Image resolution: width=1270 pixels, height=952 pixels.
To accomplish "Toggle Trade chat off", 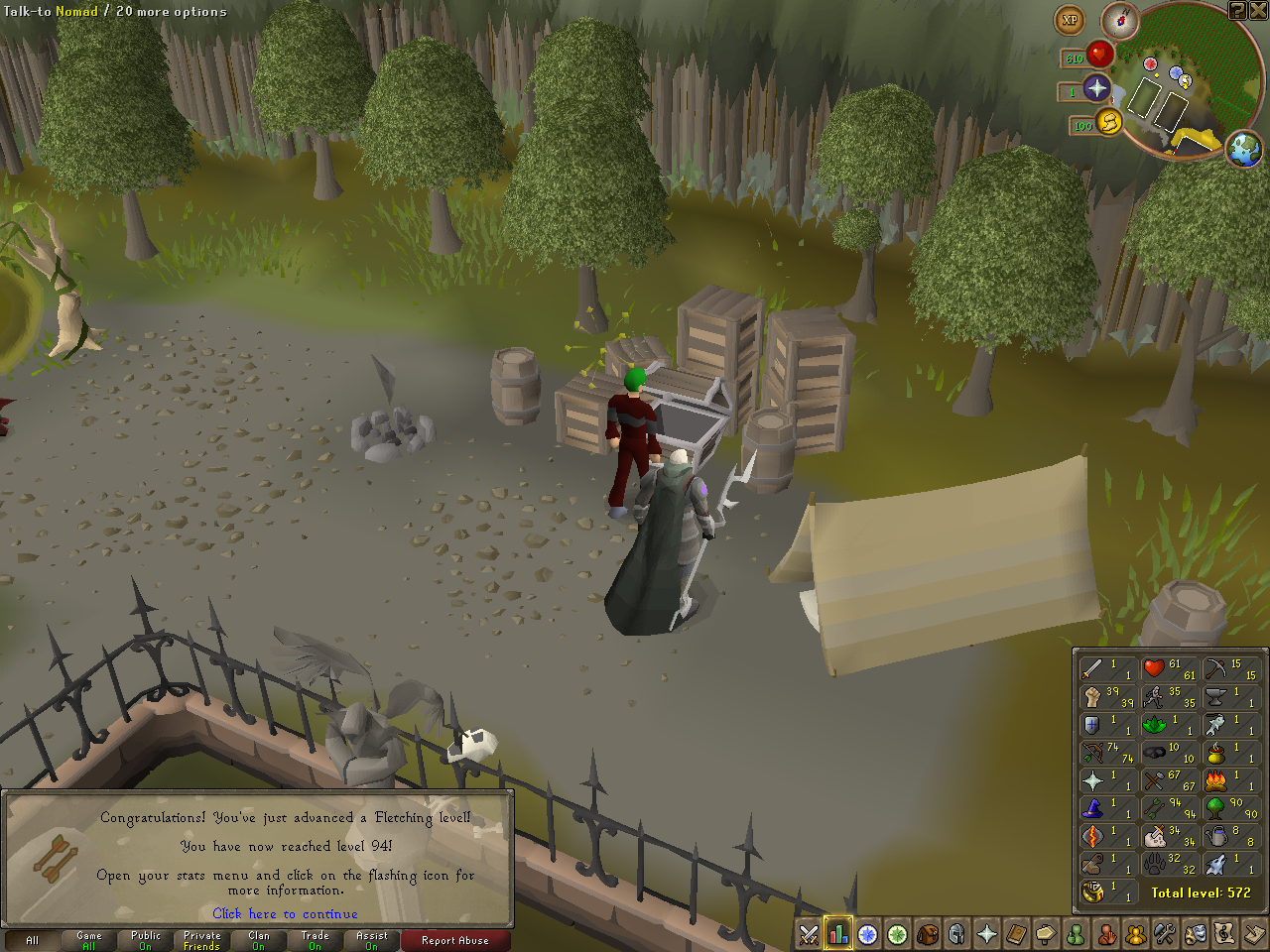I will (x=315, y=940).
